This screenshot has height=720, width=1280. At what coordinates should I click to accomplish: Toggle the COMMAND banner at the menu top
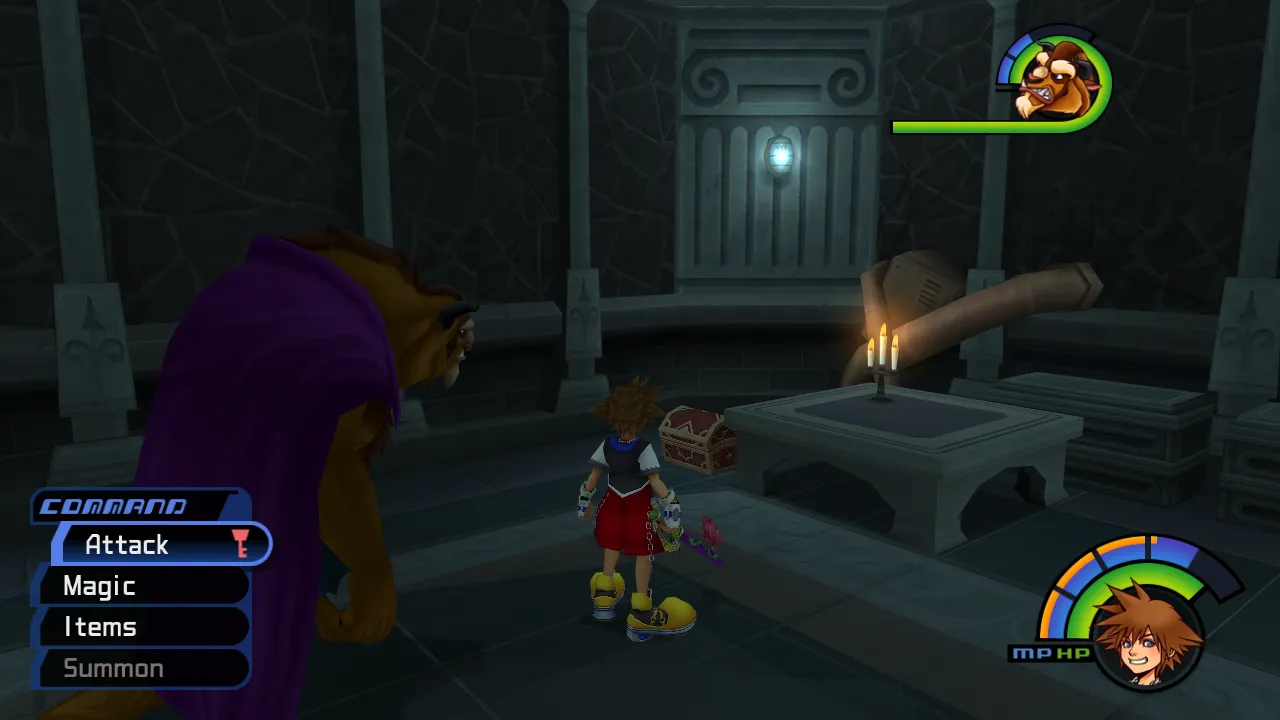click(x=115, y=506)
